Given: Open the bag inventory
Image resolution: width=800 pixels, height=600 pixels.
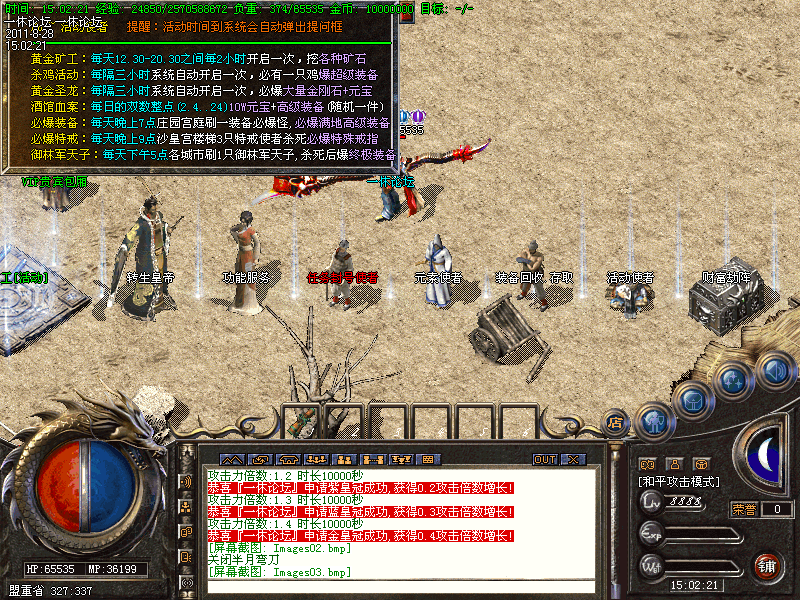Looking at the screenshot, I should click(693, 400).
